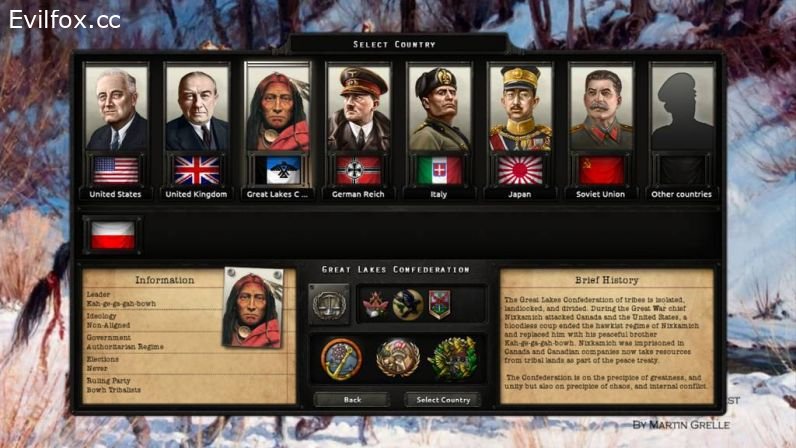Pick the Soviet Union portrait

(x=601, y=110)
